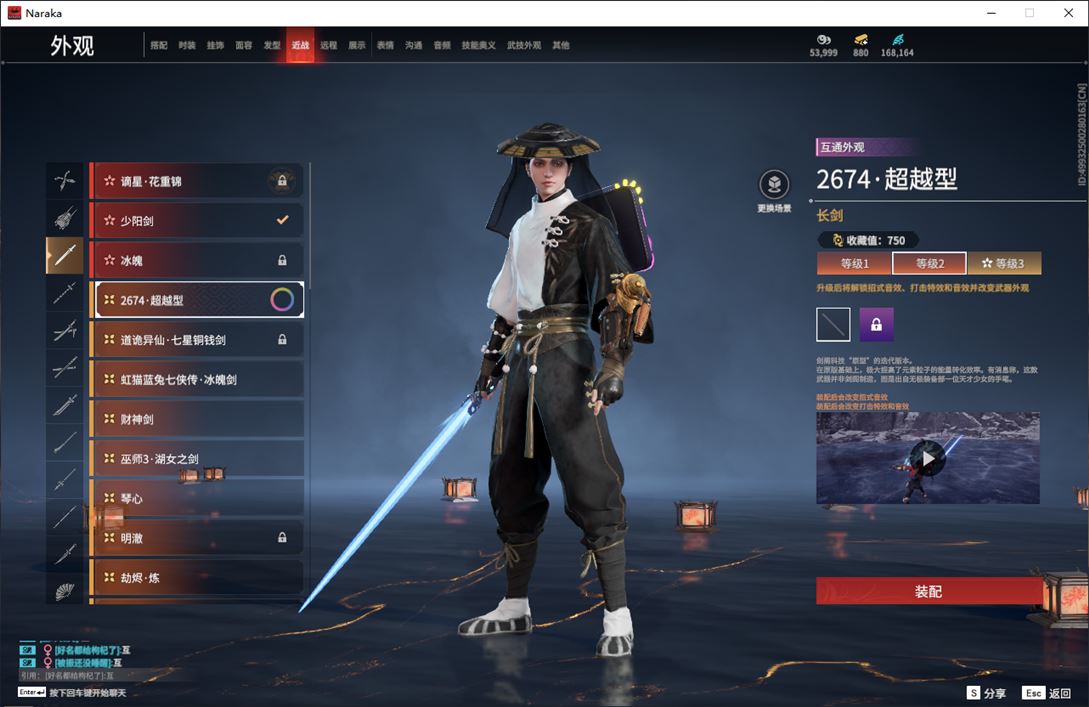The height and width of the screenshot is (707, 1089).
Task: Close the Naraka window
Action: tap(1069, 12)
